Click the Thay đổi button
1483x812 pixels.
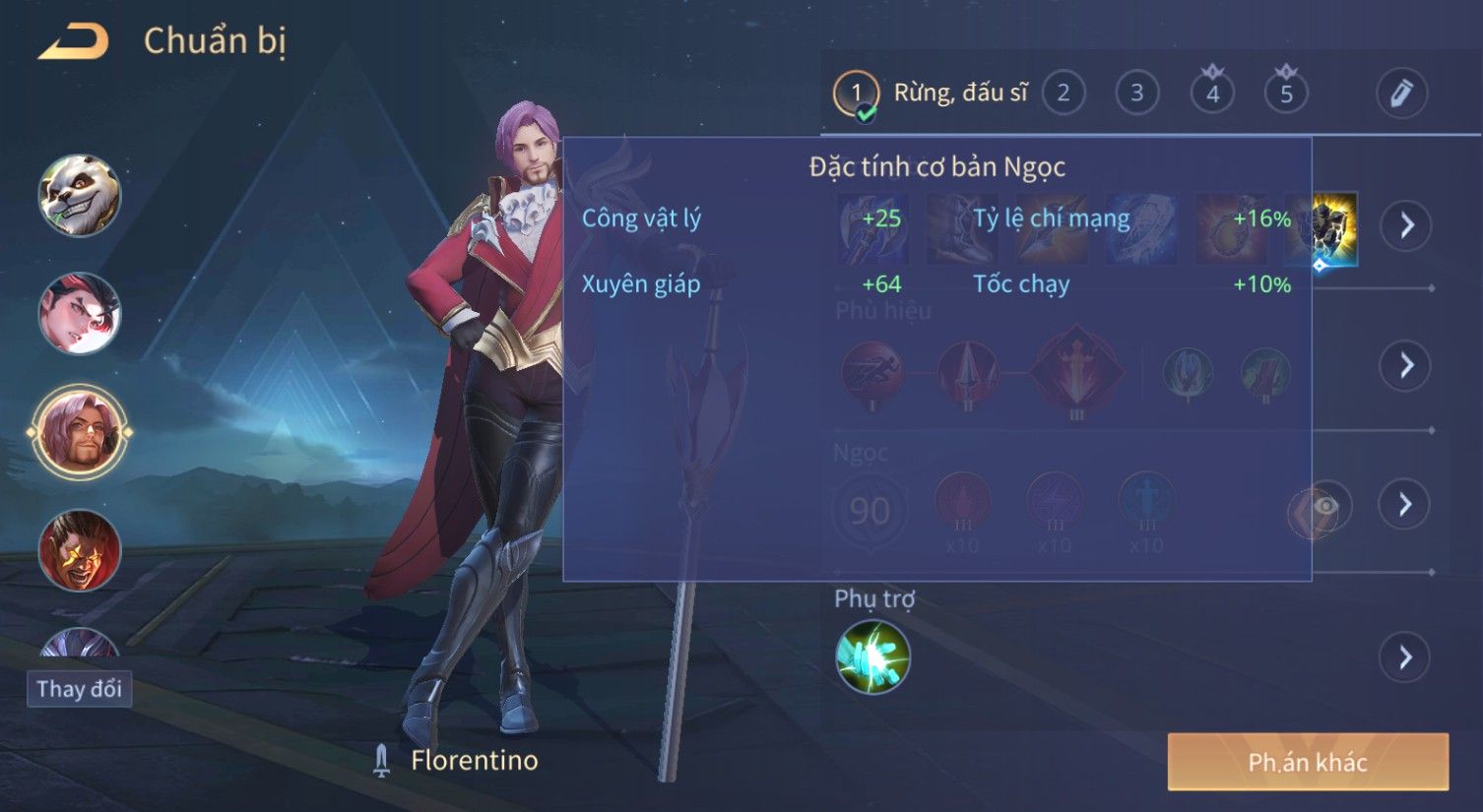tap(79, 689)
